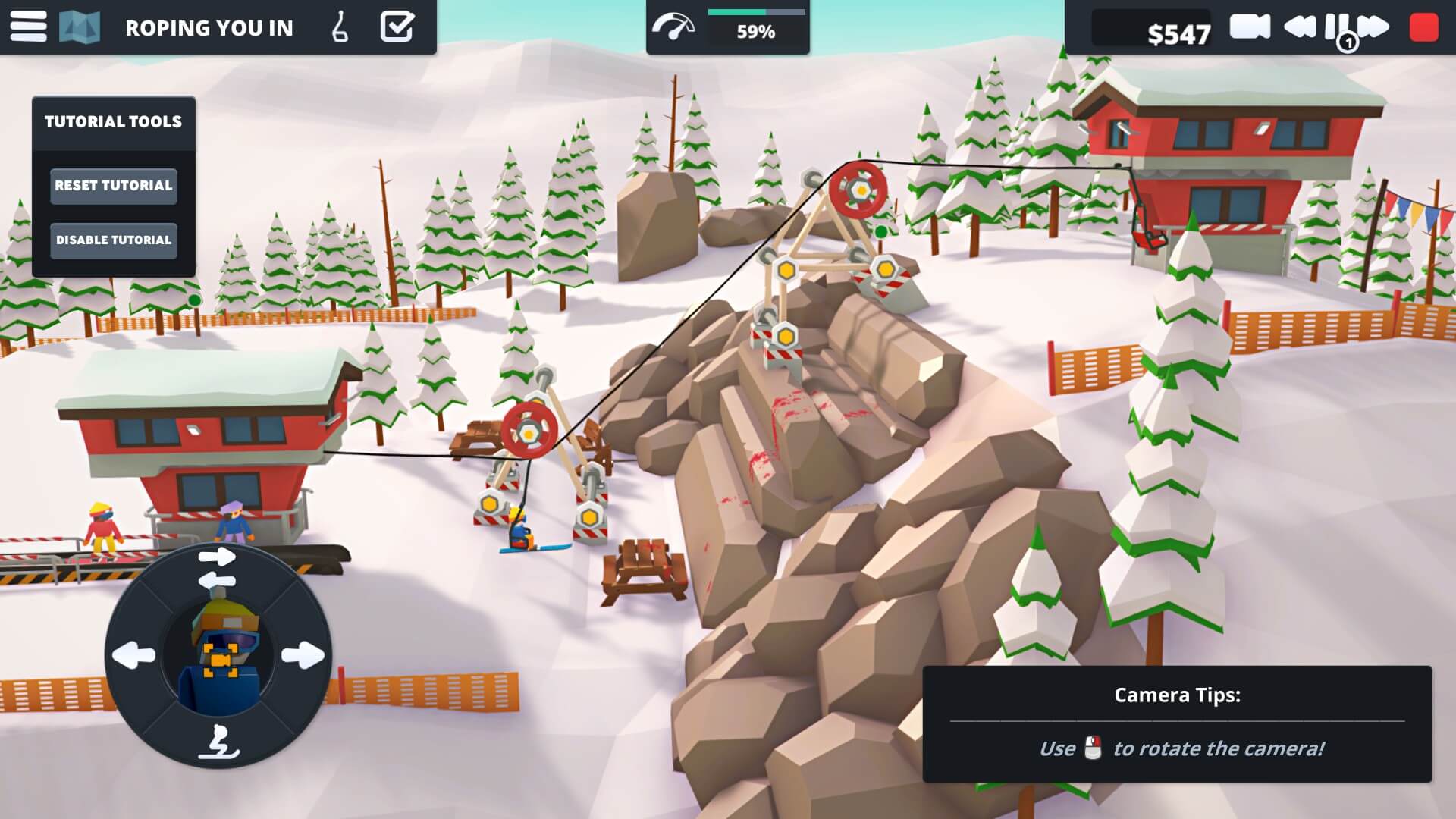Select the next rider with right arrow
The image size is (1456, 819).
pos(303,654)
